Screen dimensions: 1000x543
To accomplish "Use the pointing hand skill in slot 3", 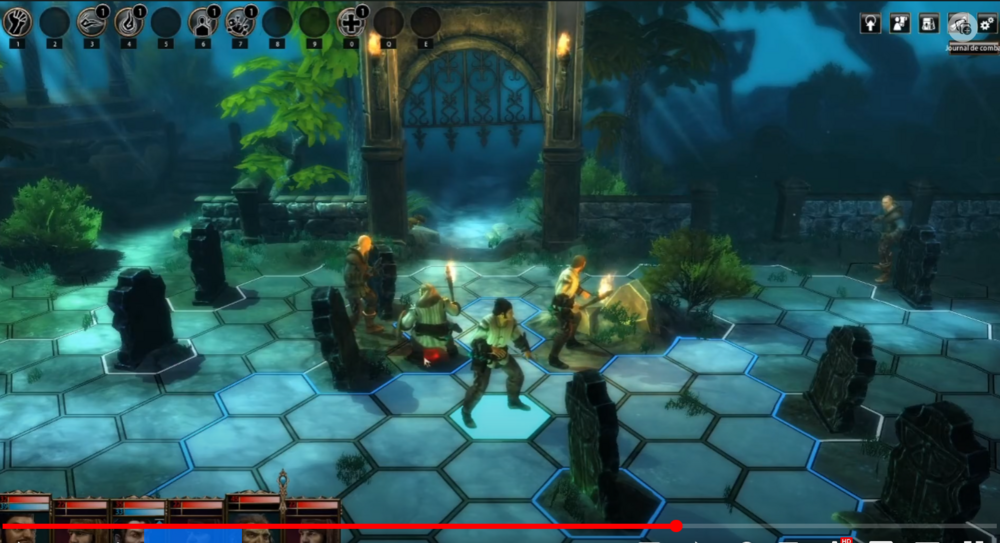I will coord(91,22).
